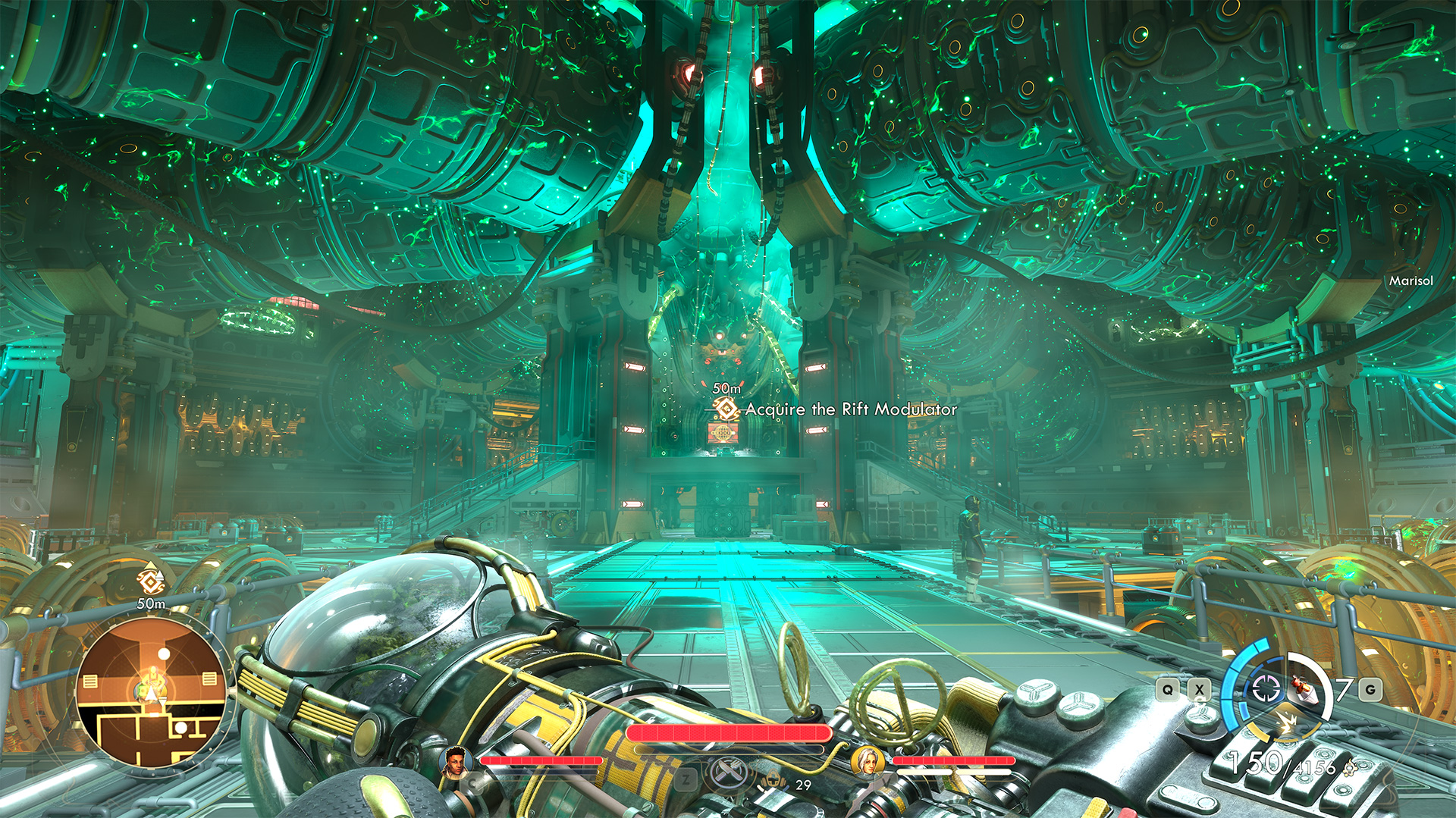Open the circular minimap
Image resolution: width=1456 pixels, height=818 pixels.
click(152, 694)
